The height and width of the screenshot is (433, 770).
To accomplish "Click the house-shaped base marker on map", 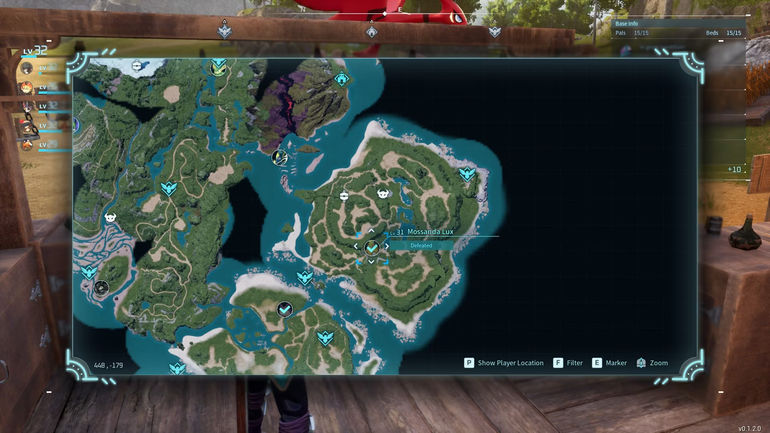I will coord(341,79).
